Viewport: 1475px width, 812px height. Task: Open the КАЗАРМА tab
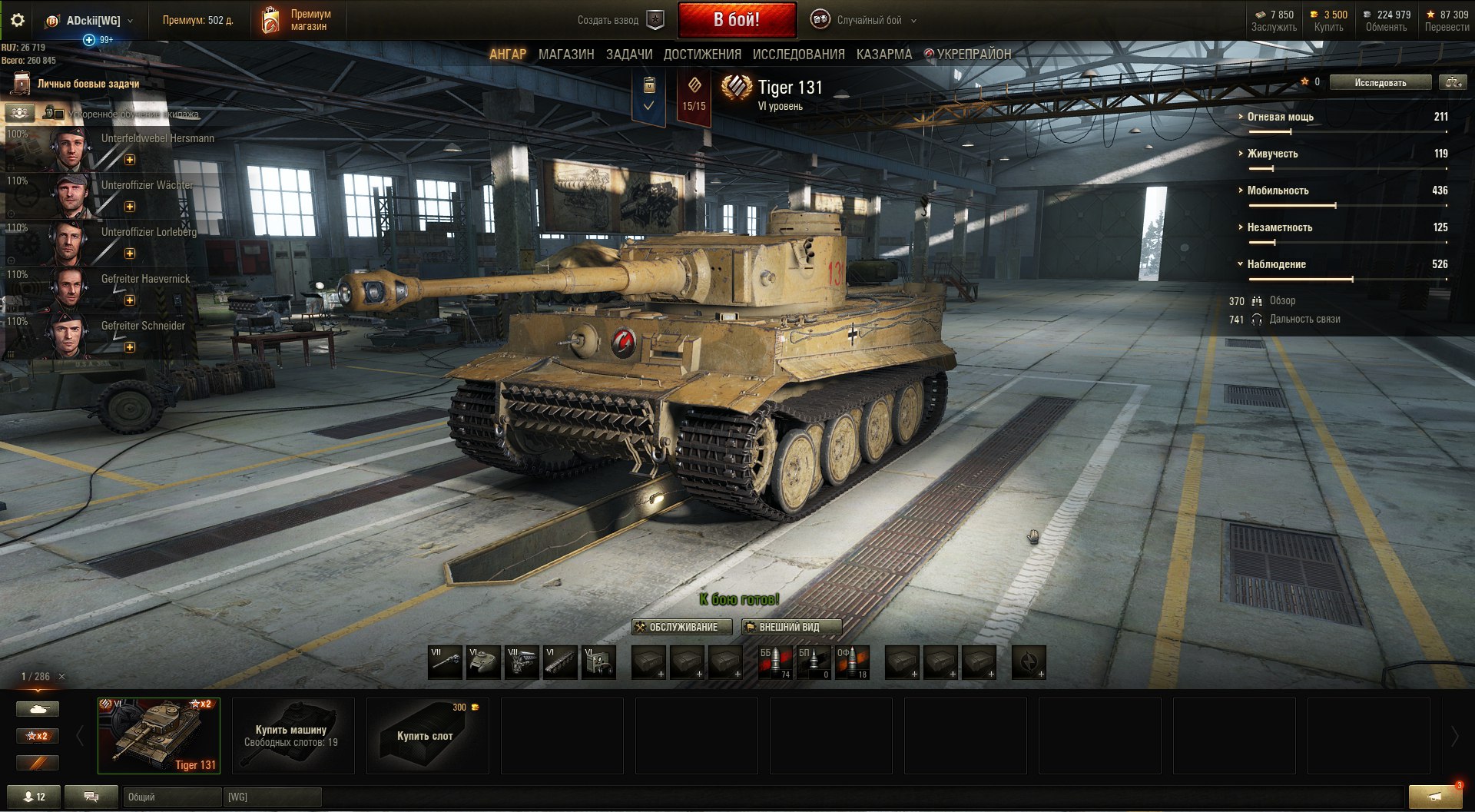tap(884, 55)
